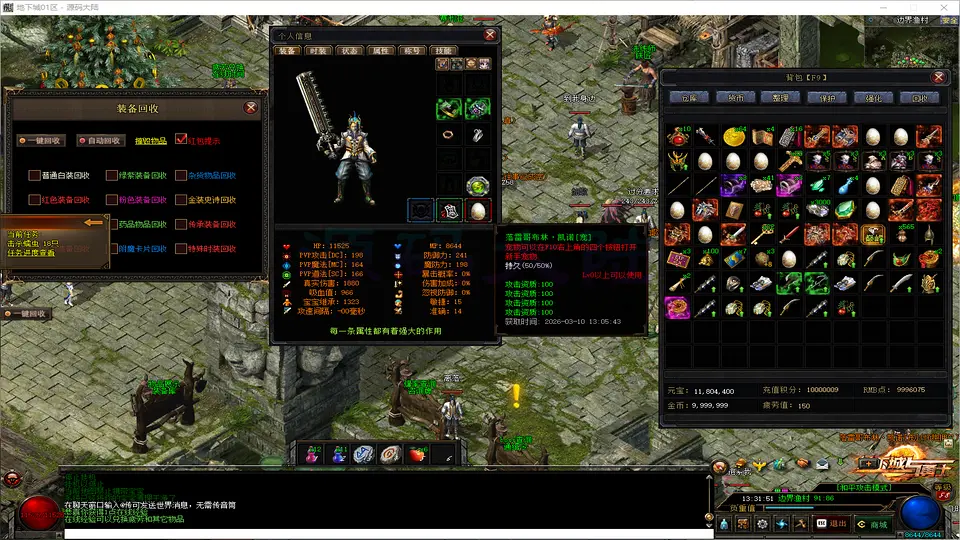Open the 任务进度查看 quest progress link

click(31, 253)
